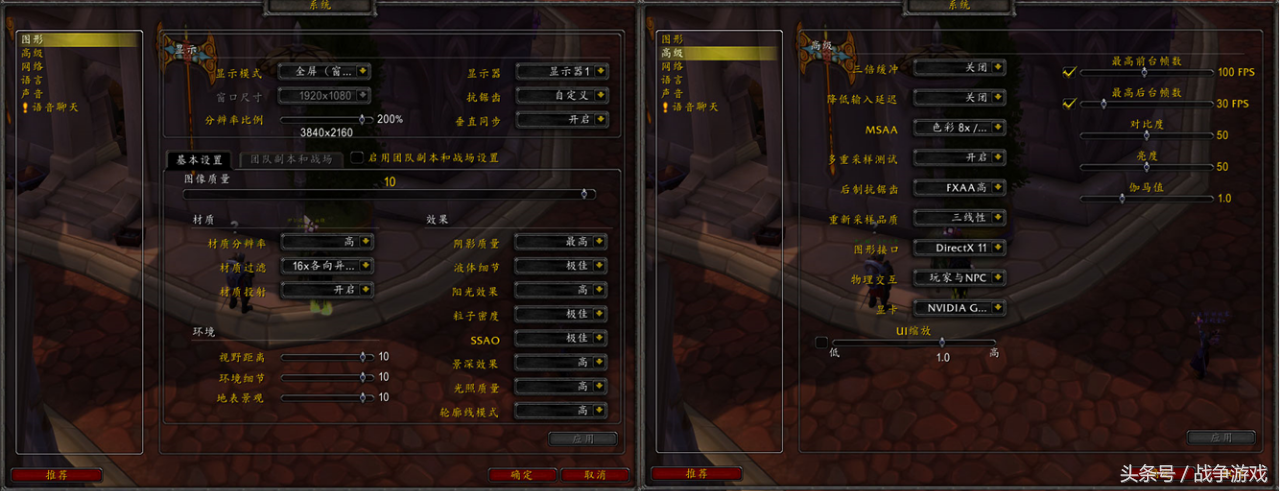Open the 材质分辨率 texture resolution dropdown

(x=326, y=241)
